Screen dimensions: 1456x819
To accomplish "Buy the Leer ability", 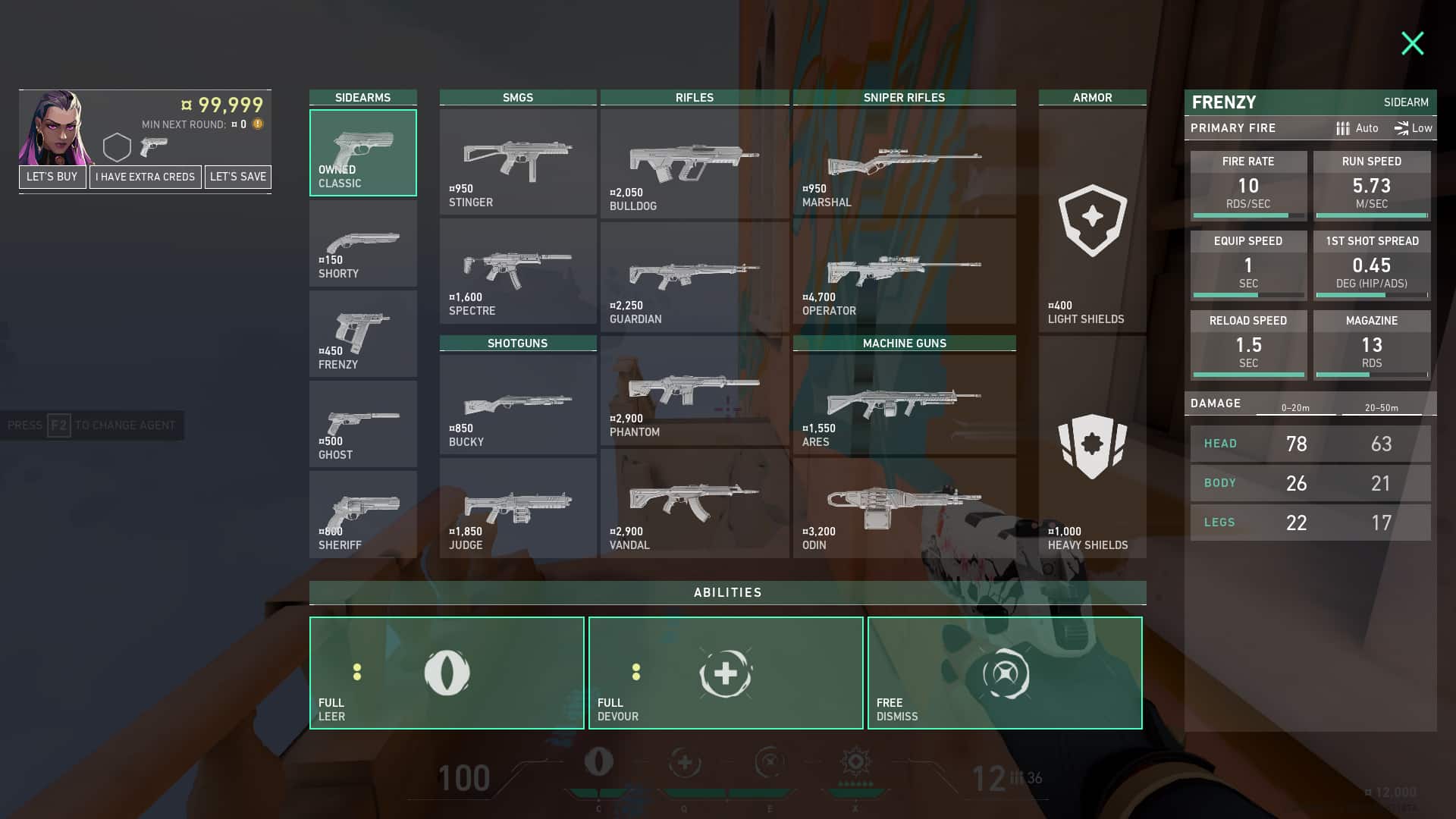I will click(x=447, y=673).
